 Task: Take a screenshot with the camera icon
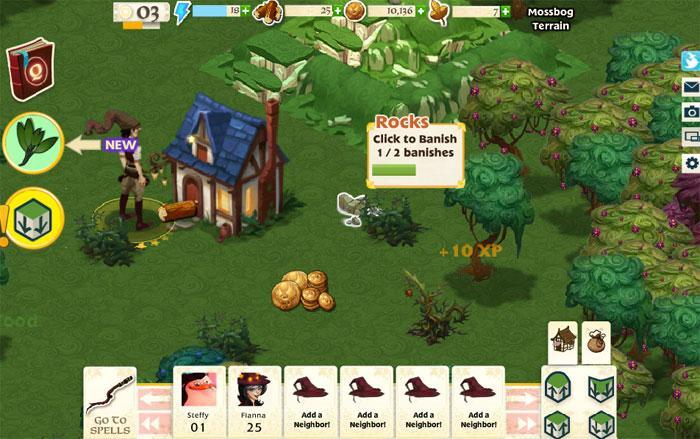[690, 111]
